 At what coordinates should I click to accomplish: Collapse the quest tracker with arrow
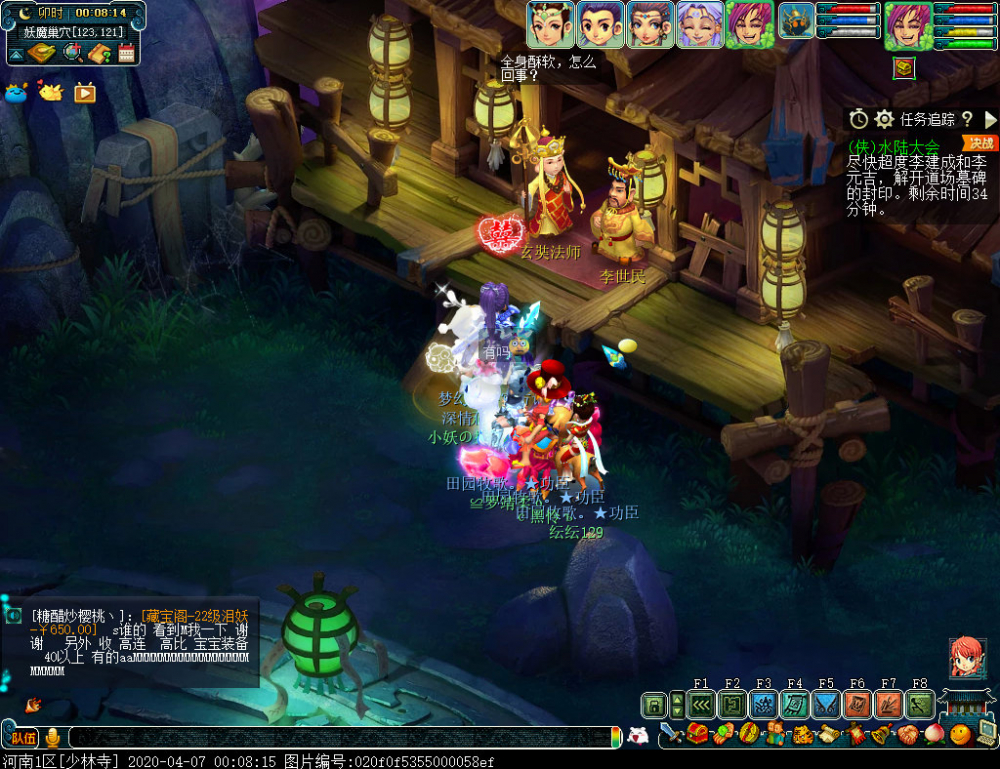pyautogui.click(x=990, y=120)
